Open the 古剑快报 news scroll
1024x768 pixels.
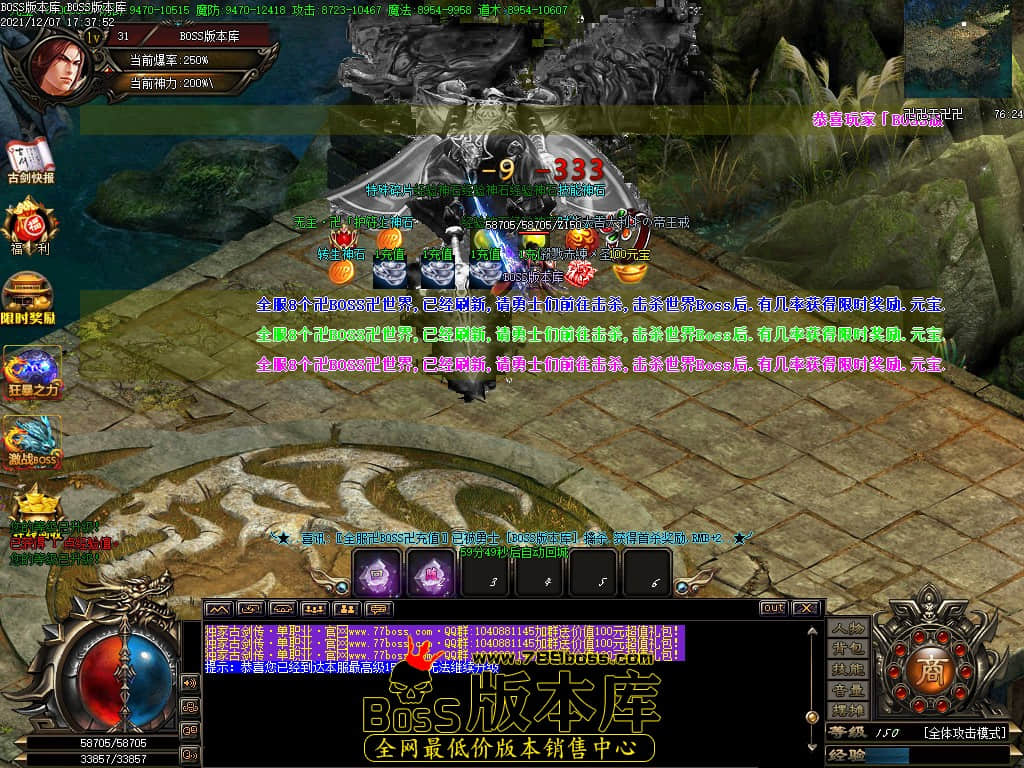point(31,160)
